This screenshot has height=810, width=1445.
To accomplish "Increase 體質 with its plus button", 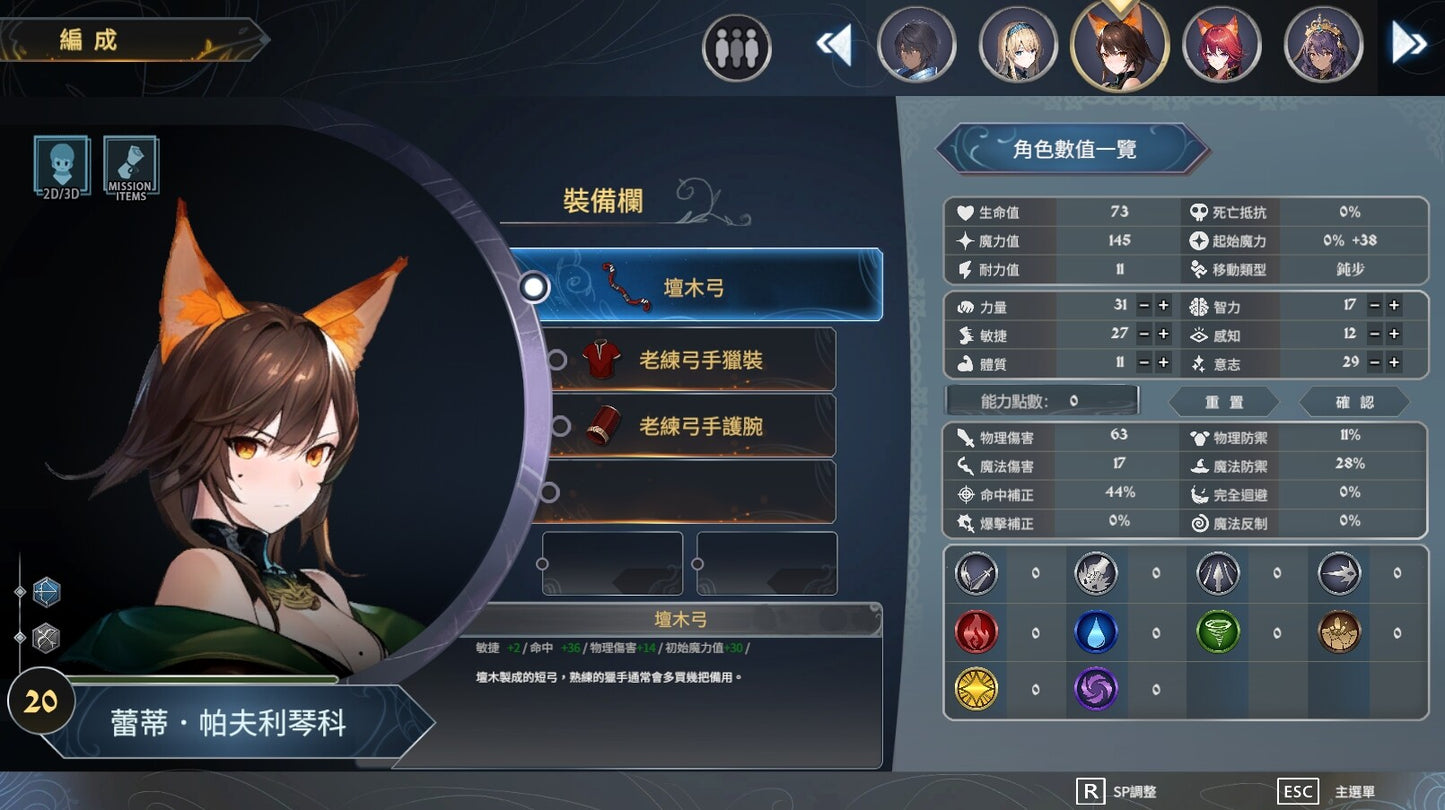I will pyautogui.click(x=1163, y=362).
